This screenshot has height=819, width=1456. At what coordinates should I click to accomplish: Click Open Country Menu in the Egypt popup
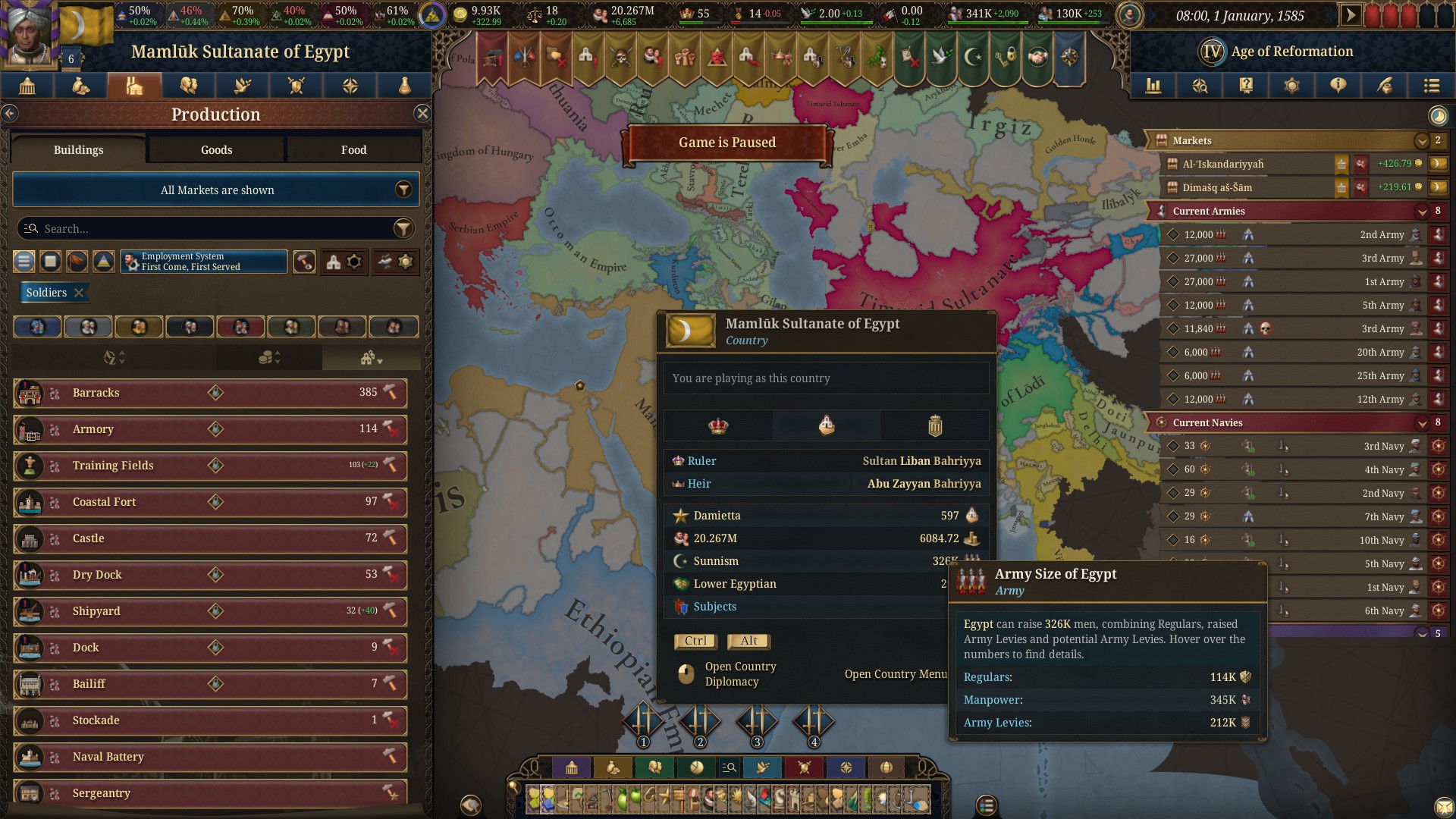click(x=895, y=673)
